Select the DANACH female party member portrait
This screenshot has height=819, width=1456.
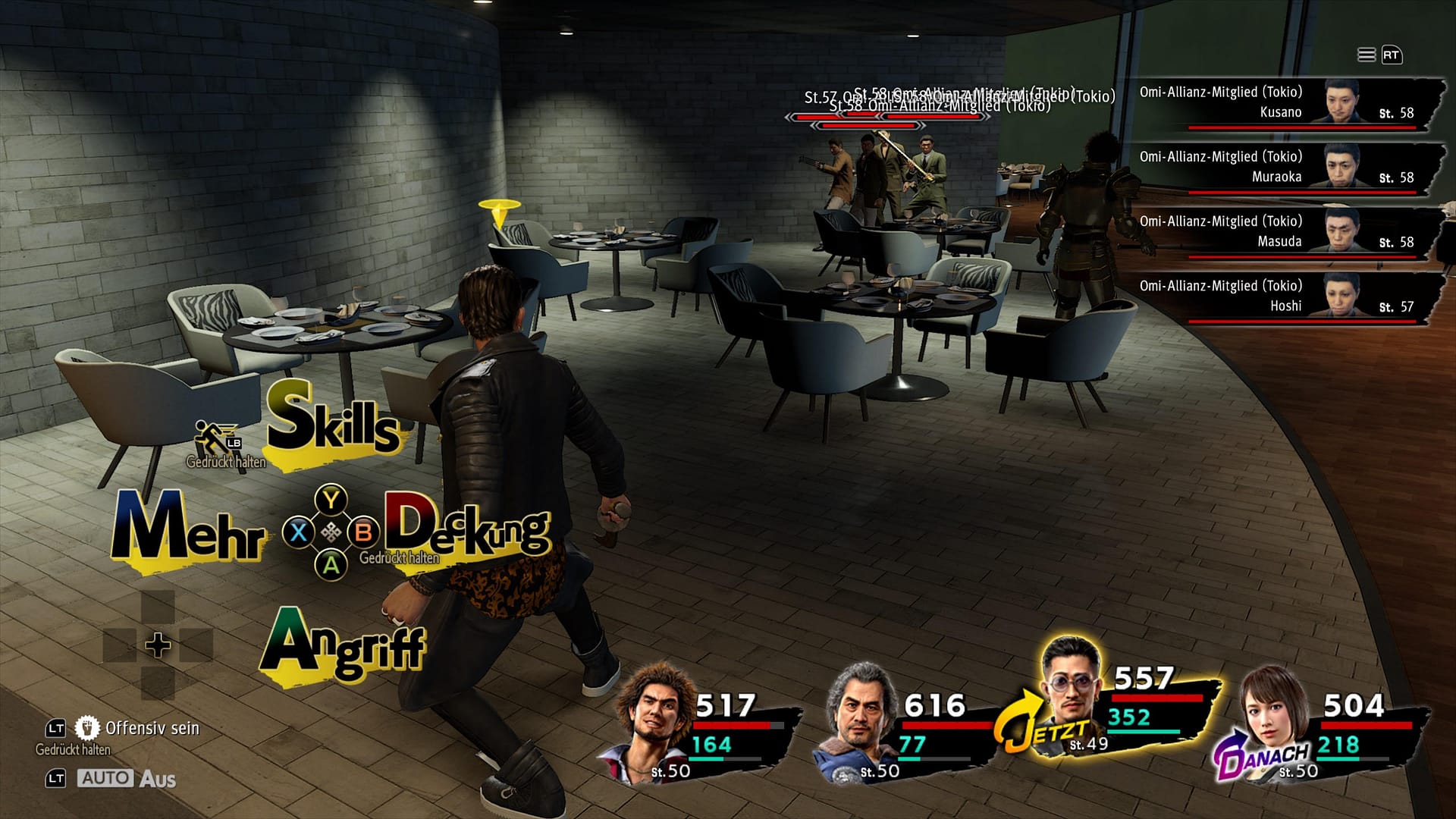1272,714
